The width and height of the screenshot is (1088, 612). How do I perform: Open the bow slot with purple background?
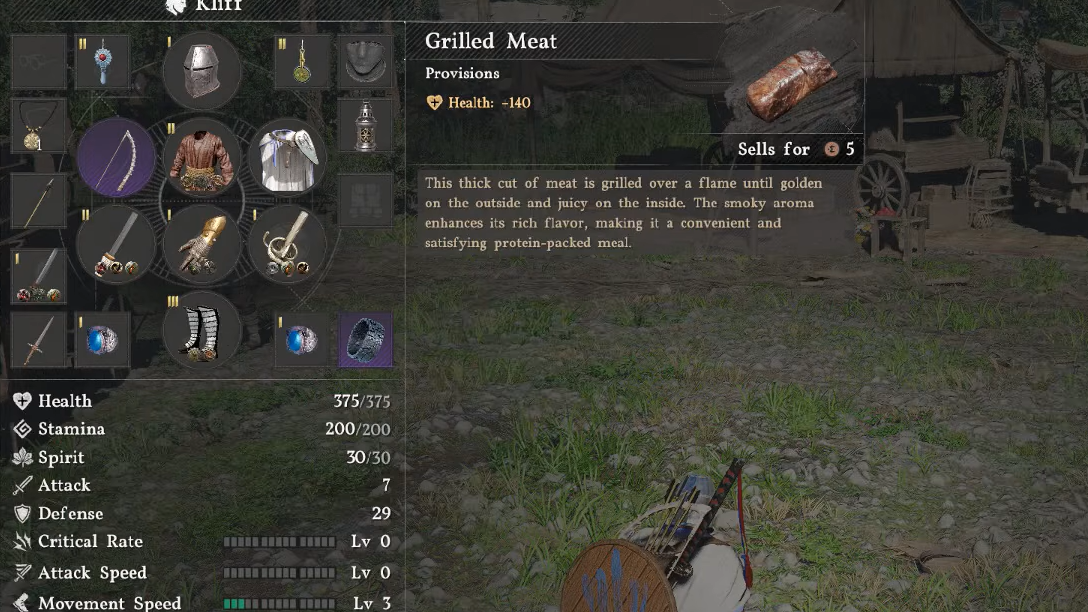click(x=116, y=158)
